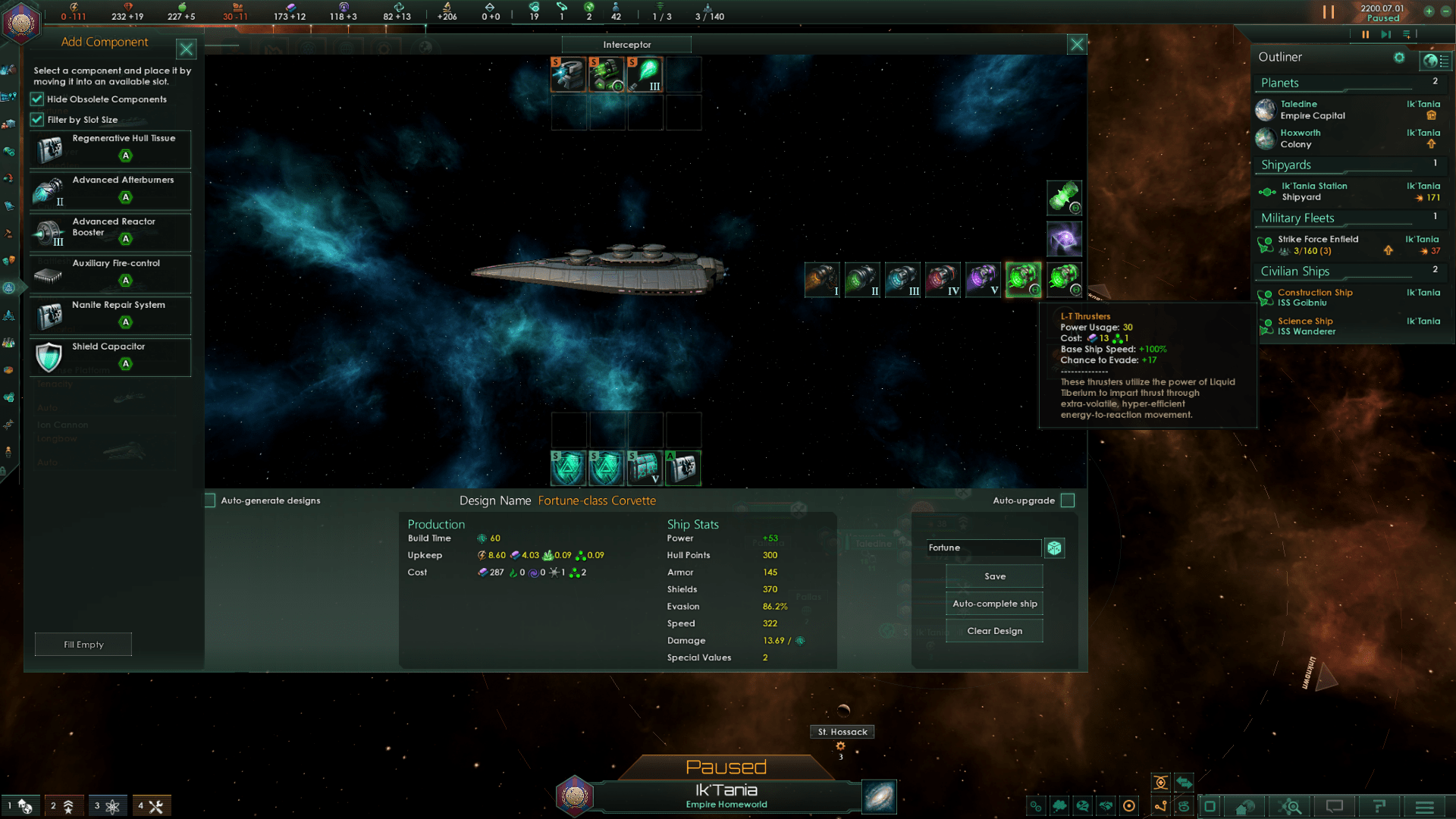Toggle Auto-generate designs checkbox
The width and height of the screenshot is (1456, 819).
click(210, 500)
